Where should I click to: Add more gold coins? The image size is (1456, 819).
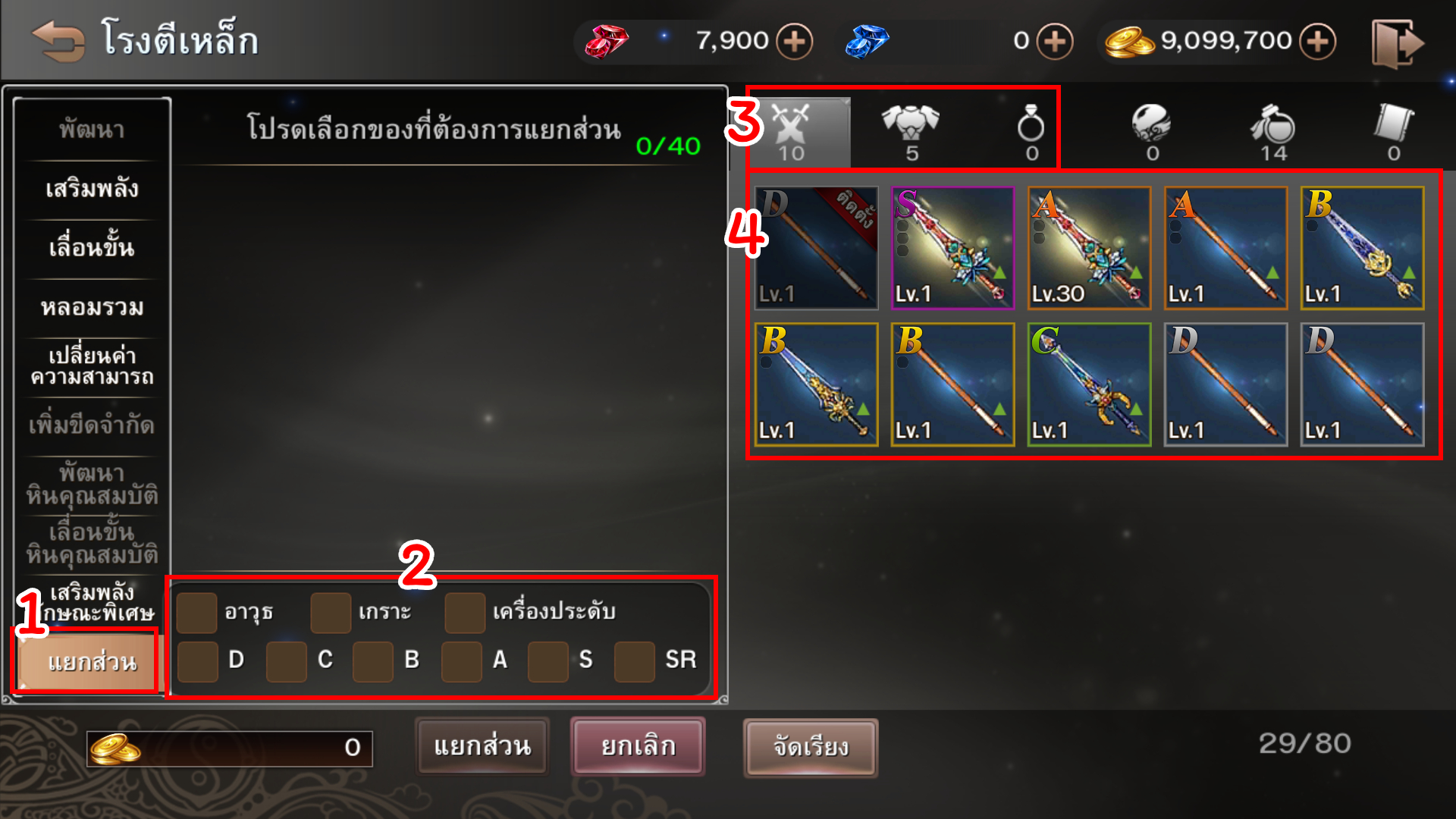[1318, 41]
